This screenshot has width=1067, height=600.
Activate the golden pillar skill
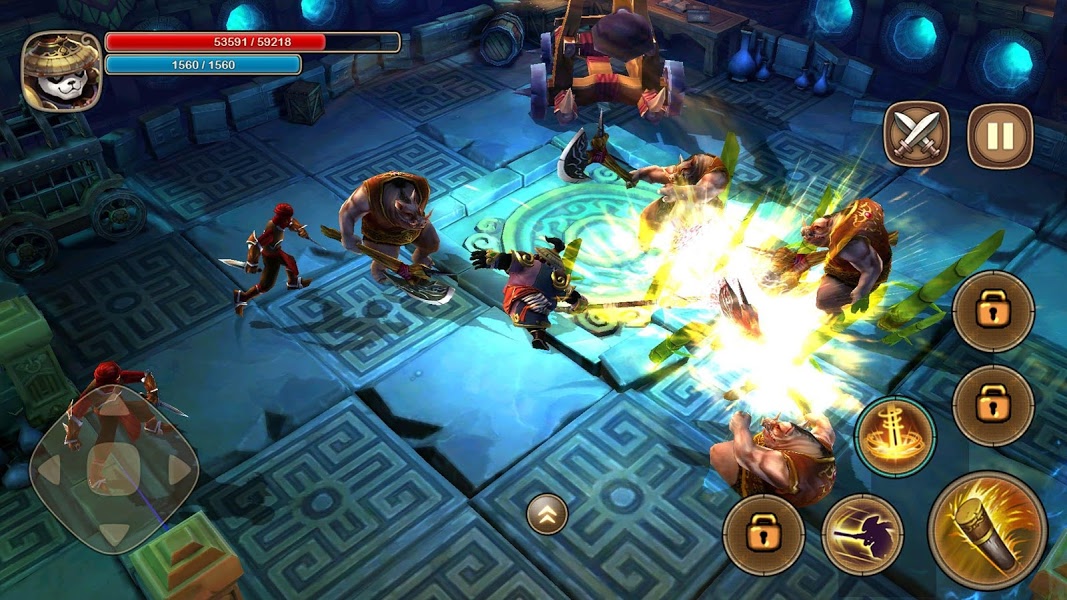895,437
